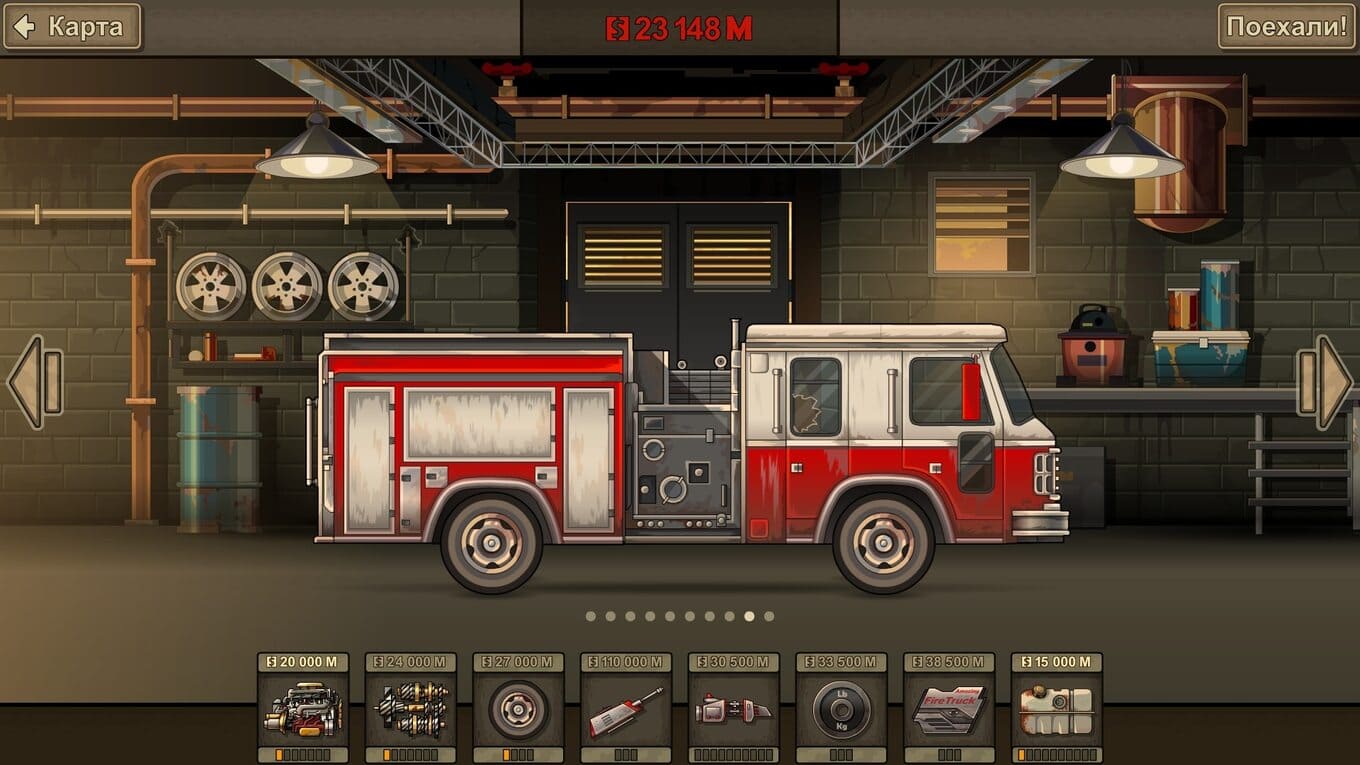Buy the engine upgrade for 20 000
This screenshot has width=1360, height=765.
303,709
